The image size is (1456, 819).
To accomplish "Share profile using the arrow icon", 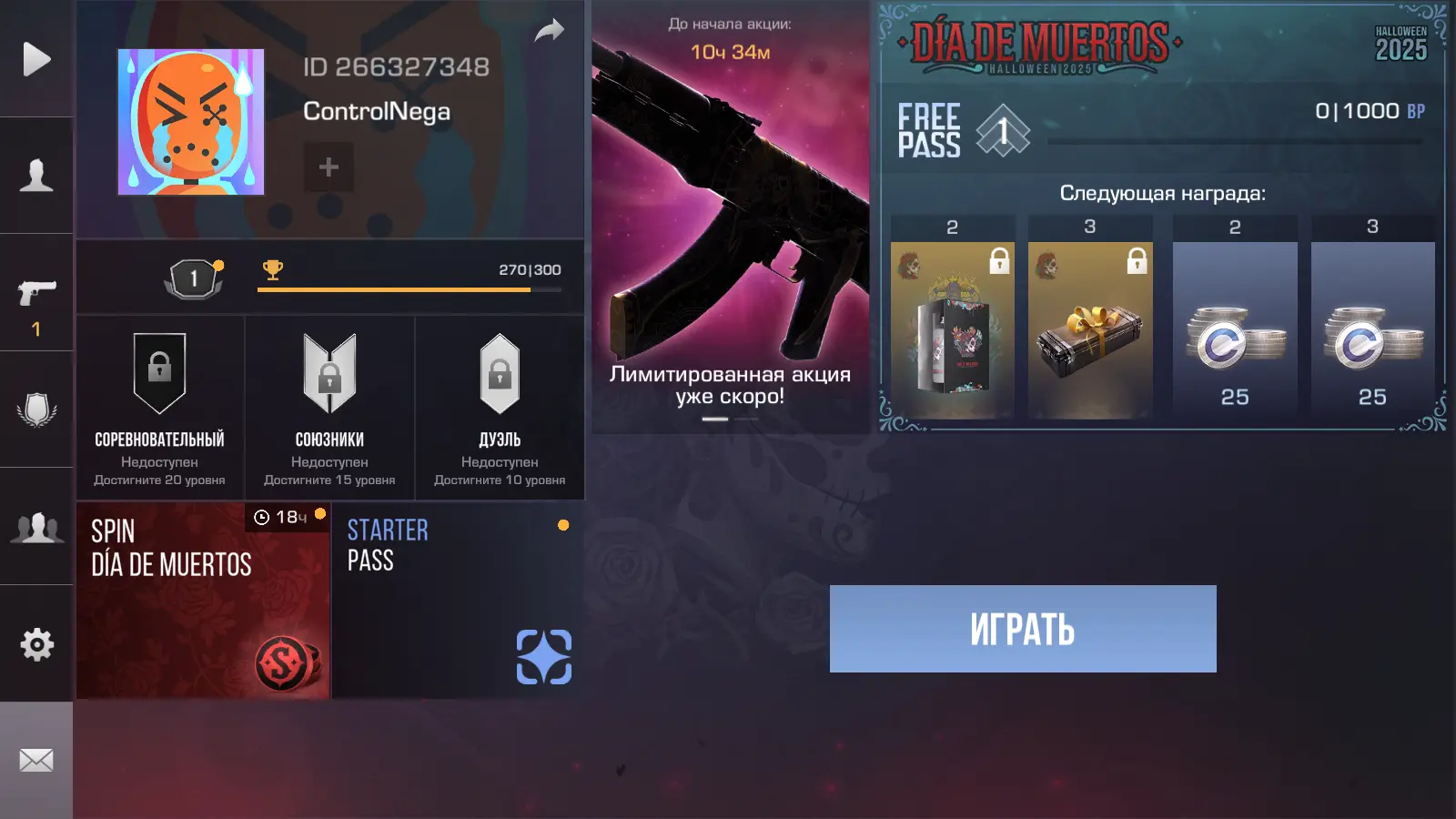I will click(549, 32).
